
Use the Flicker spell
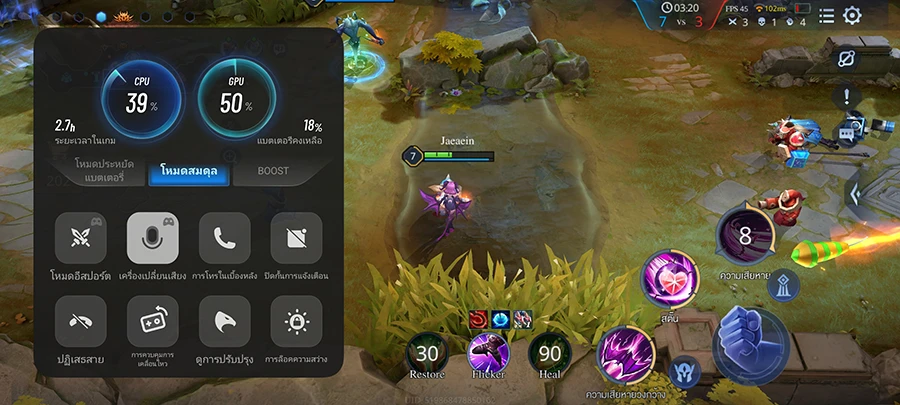490,353
